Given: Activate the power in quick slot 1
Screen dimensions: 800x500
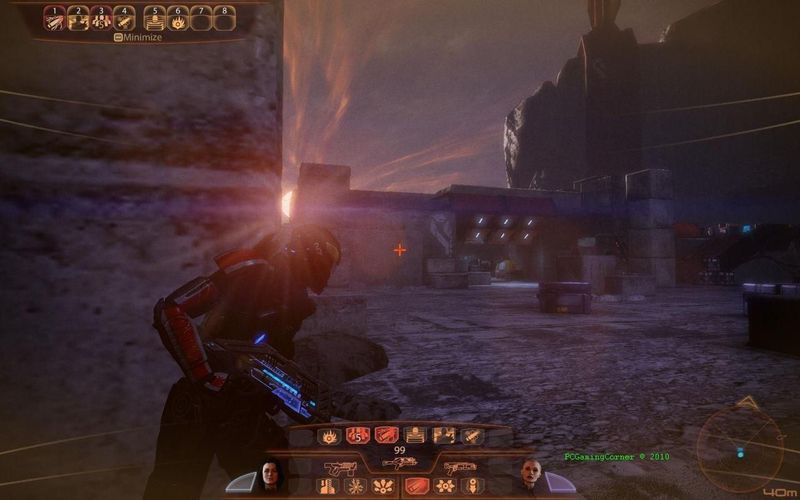Looking at the screenshot, I should click(x=55, y=20).
